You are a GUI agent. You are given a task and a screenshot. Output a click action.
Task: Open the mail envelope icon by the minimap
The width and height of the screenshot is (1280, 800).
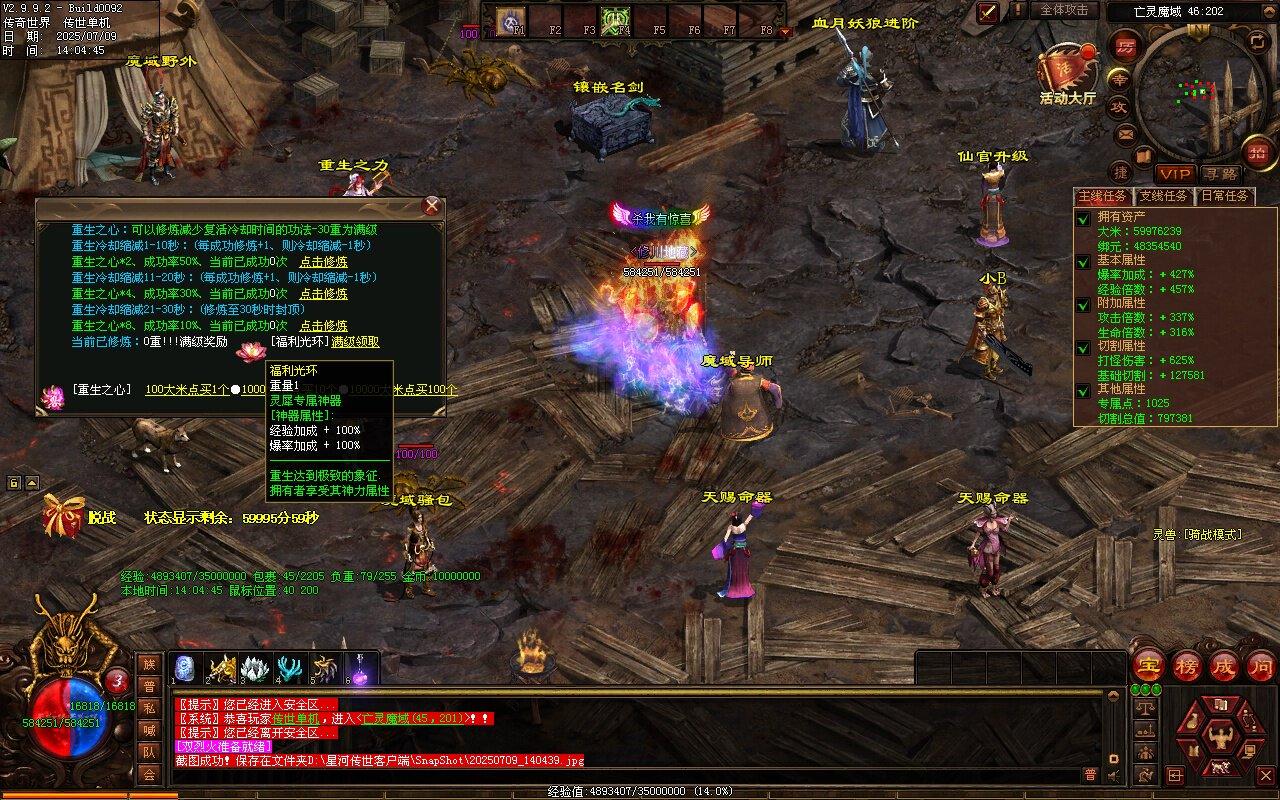coord(1126,134)
